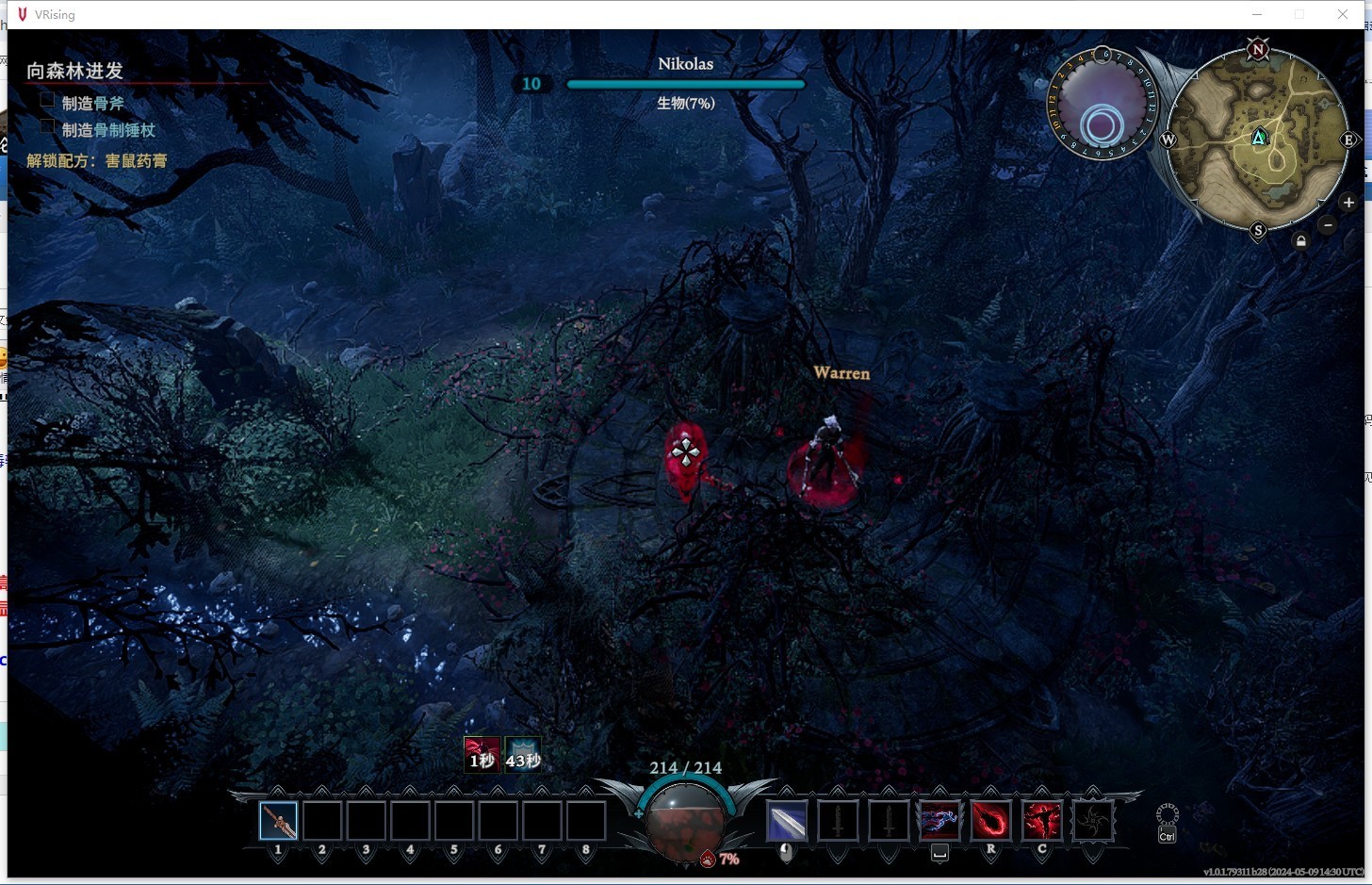
Task: Cast the red crescent ability on R
Action: tap(990, 821)
